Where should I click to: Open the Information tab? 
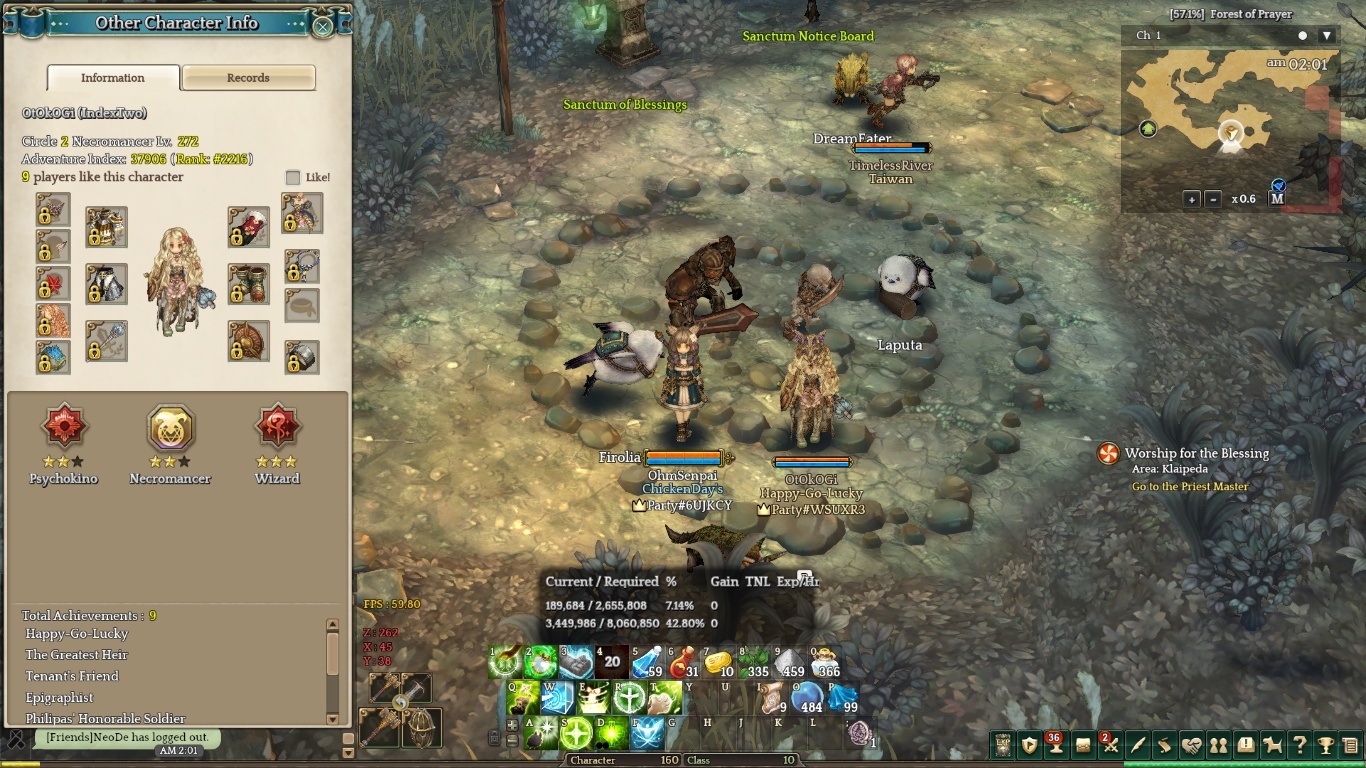pyautogui.click(x=113, y=78)
